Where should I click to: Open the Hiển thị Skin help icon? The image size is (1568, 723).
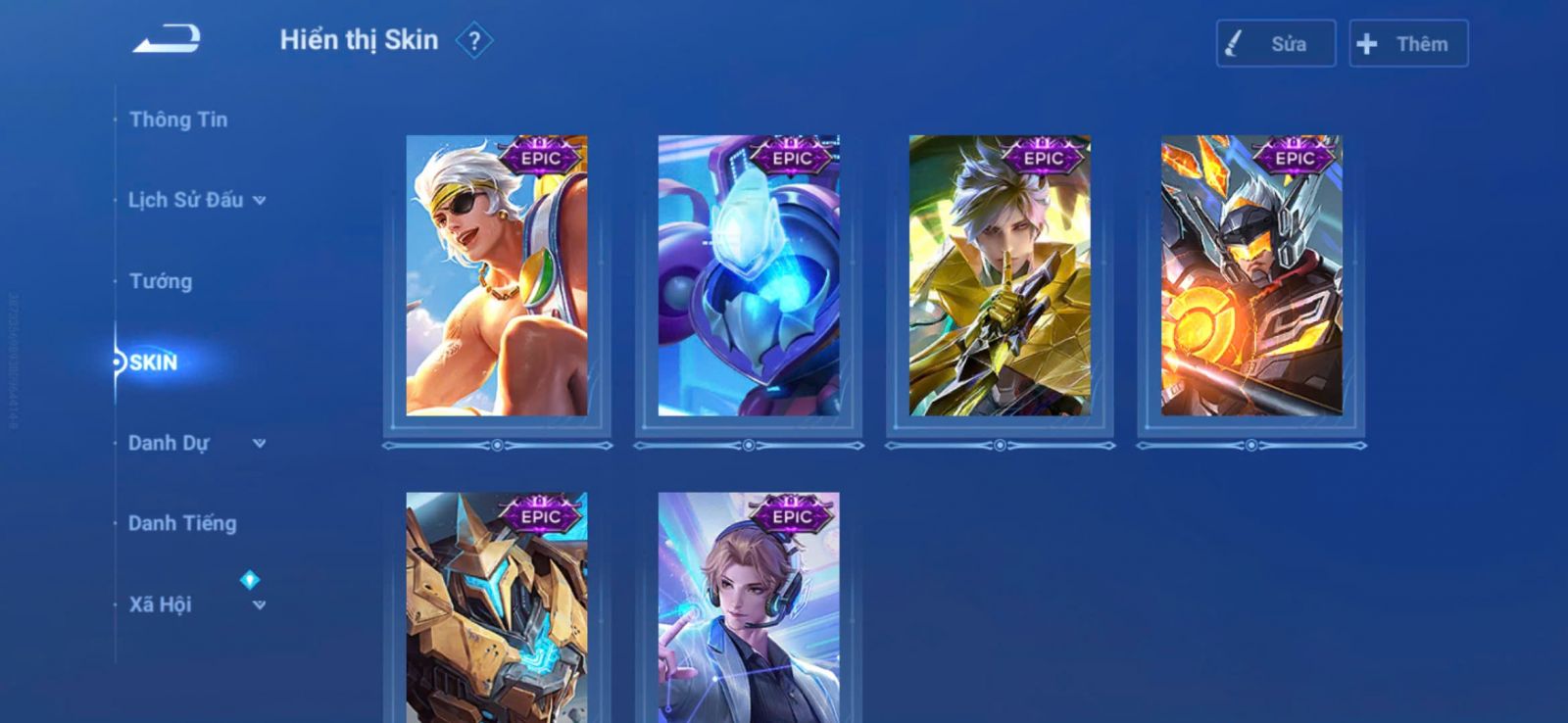(x=474, y=41)
